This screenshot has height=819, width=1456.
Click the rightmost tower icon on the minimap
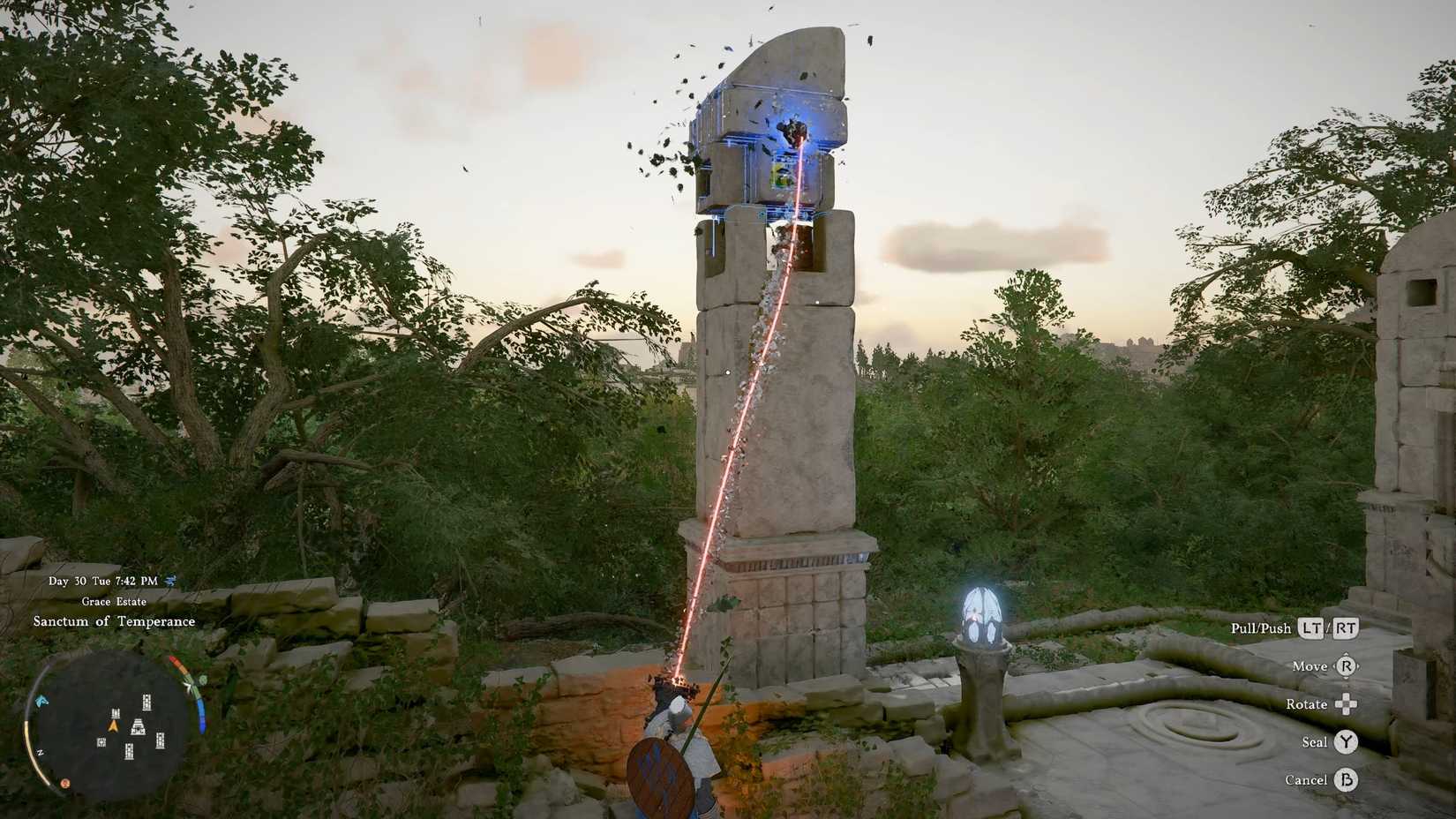point(161,740)
